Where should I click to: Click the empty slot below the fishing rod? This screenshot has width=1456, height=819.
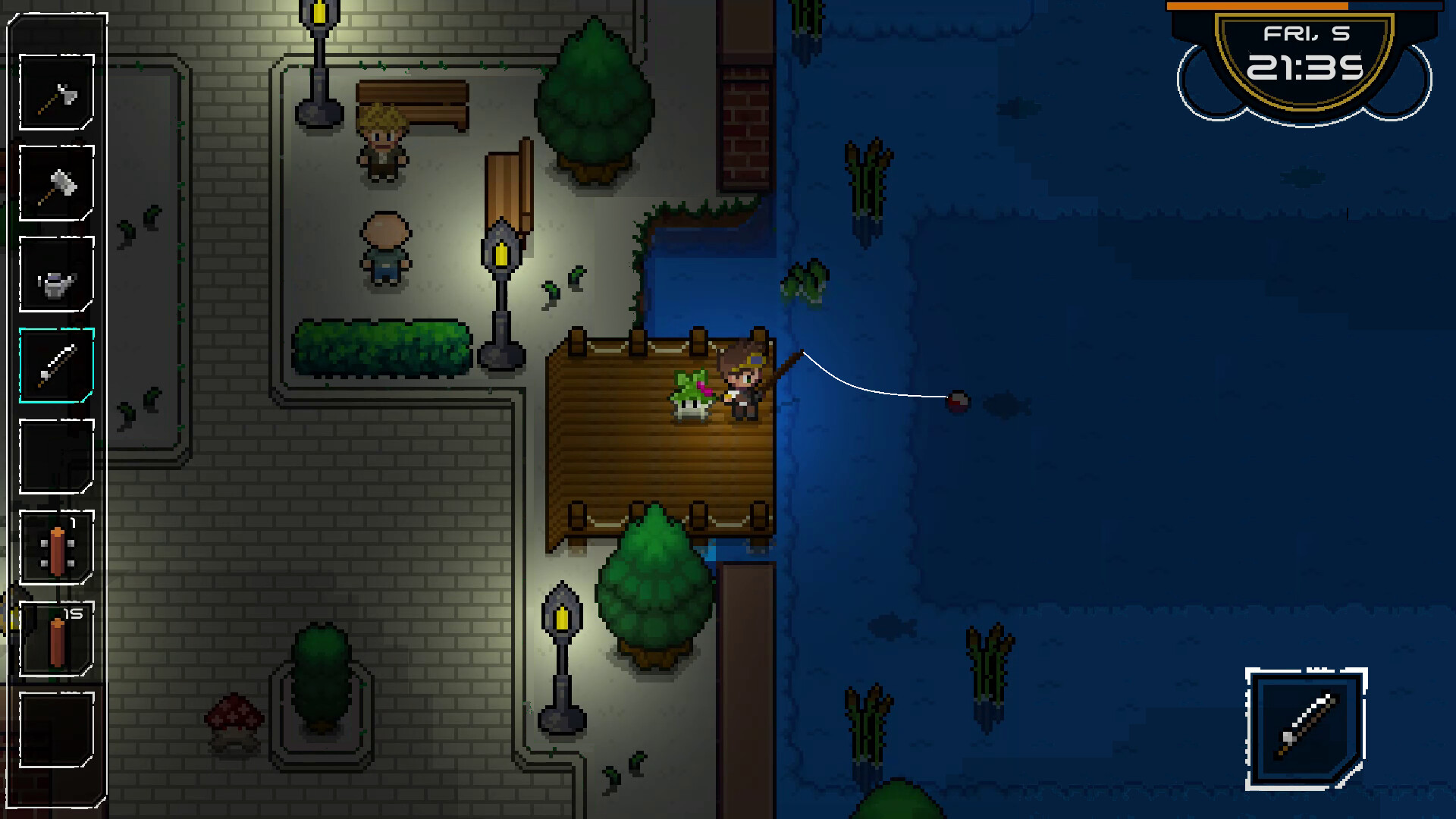point(56,455)
